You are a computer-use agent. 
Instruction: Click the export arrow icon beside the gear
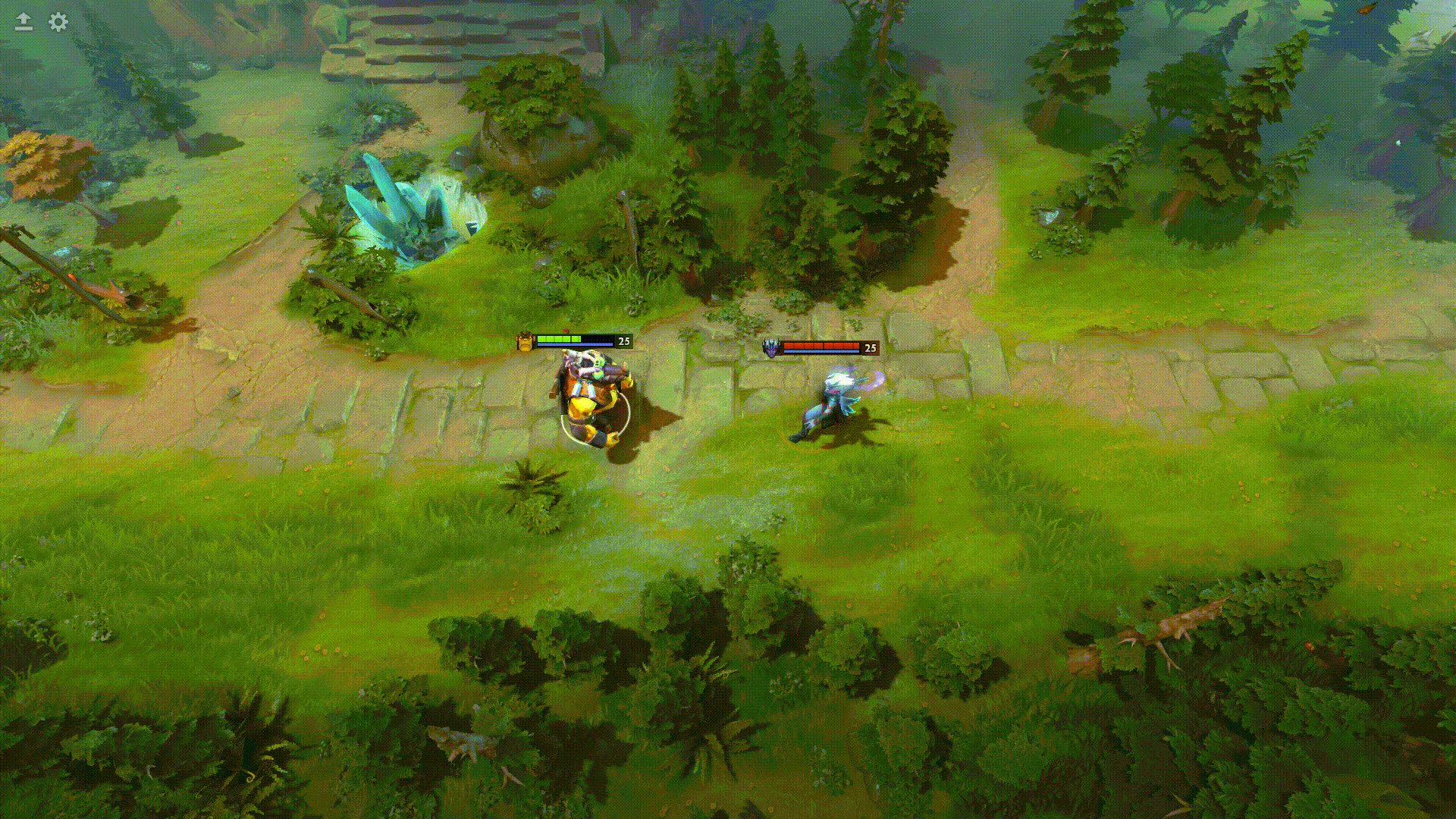[x=23, y=21]
